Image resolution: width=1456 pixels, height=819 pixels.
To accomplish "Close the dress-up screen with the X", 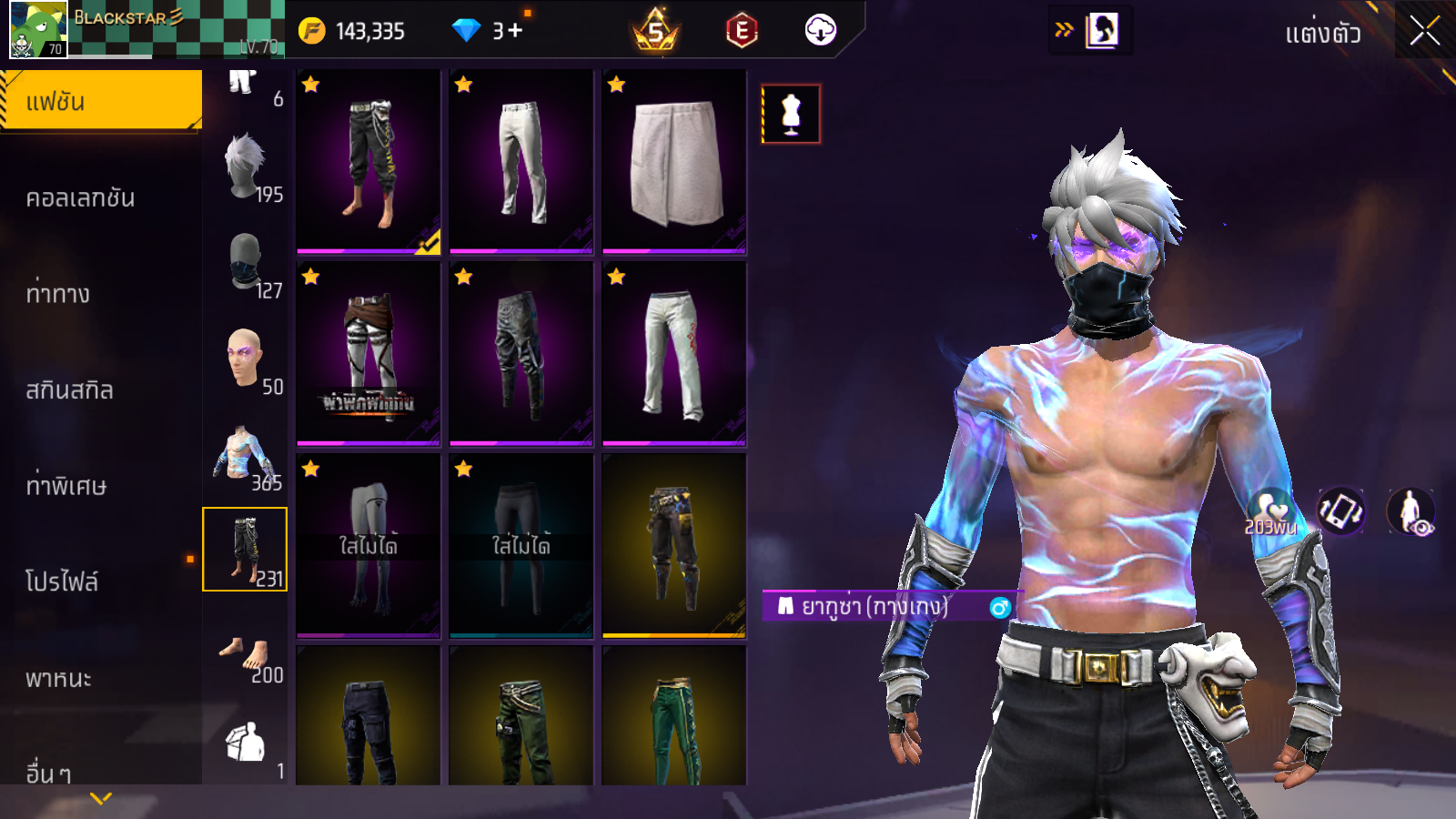I will pos(1424,31).
